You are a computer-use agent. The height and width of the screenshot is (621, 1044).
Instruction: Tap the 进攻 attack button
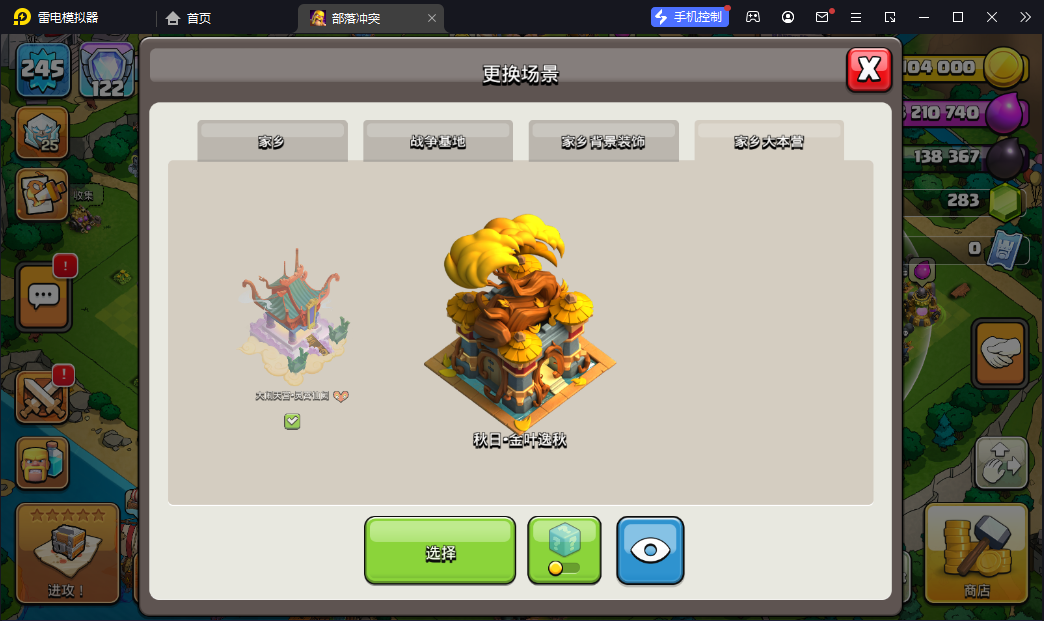coord(67,552)
